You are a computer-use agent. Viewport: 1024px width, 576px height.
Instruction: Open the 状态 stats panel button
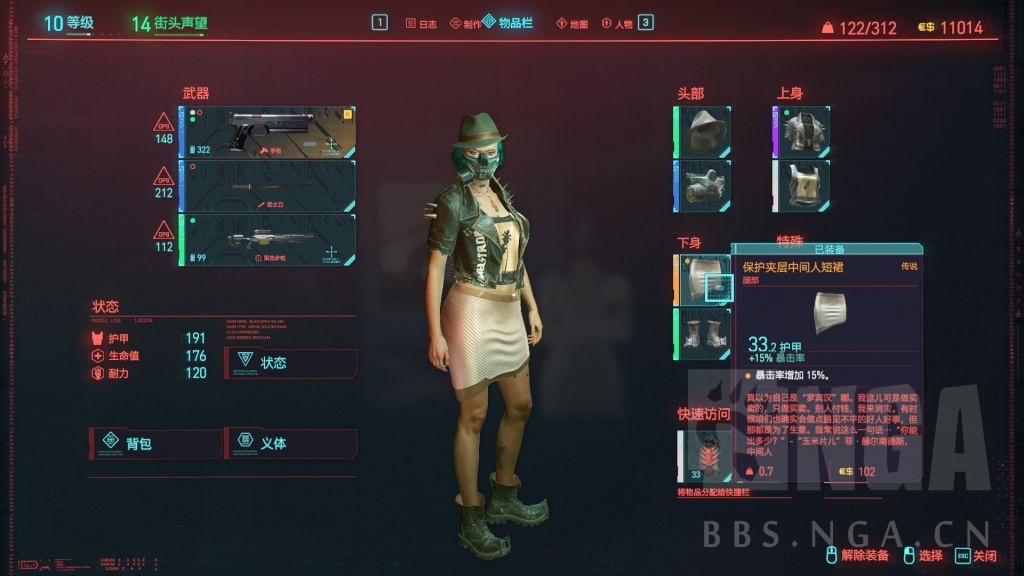290,362
